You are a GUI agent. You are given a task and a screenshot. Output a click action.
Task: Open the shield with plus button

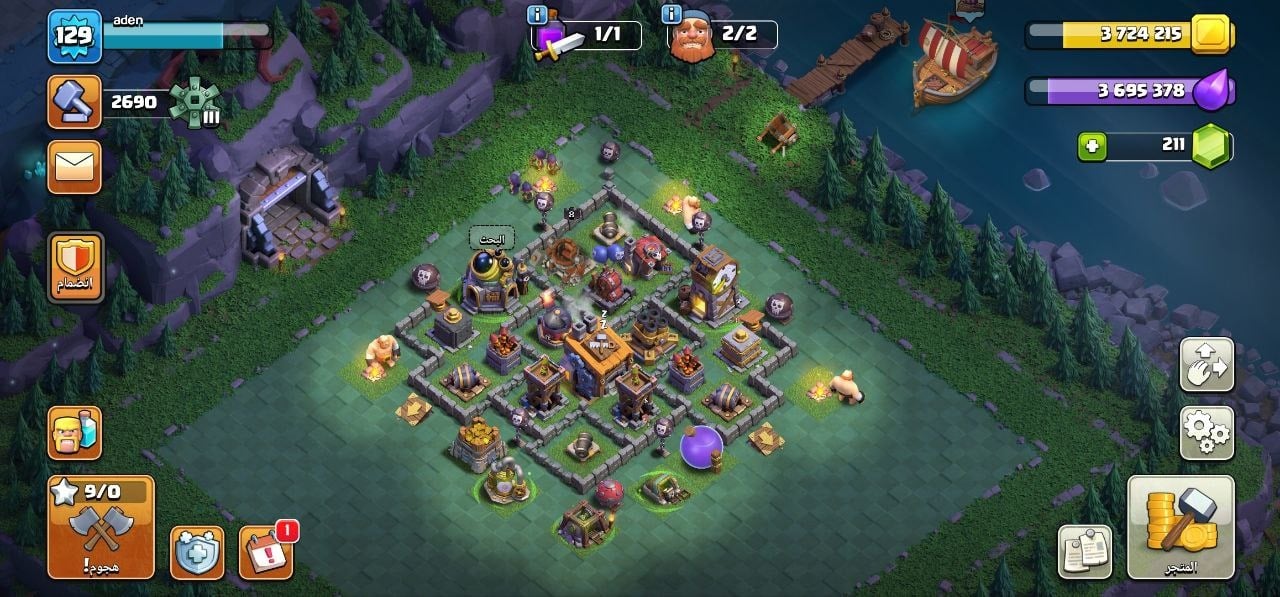[196, 553]
